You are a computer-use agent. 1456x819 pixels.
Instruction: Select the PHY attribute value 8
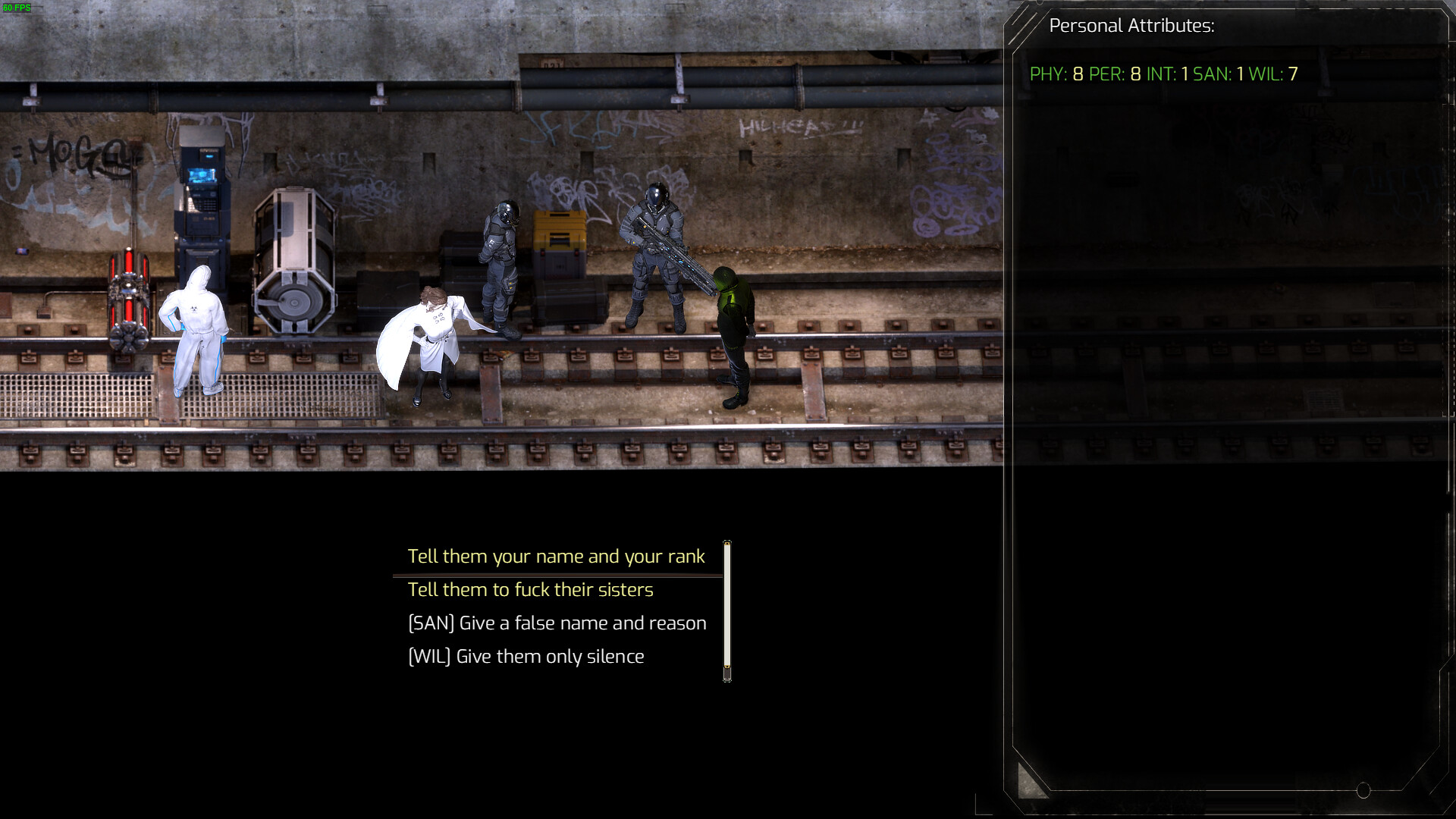pos(1060,75)
